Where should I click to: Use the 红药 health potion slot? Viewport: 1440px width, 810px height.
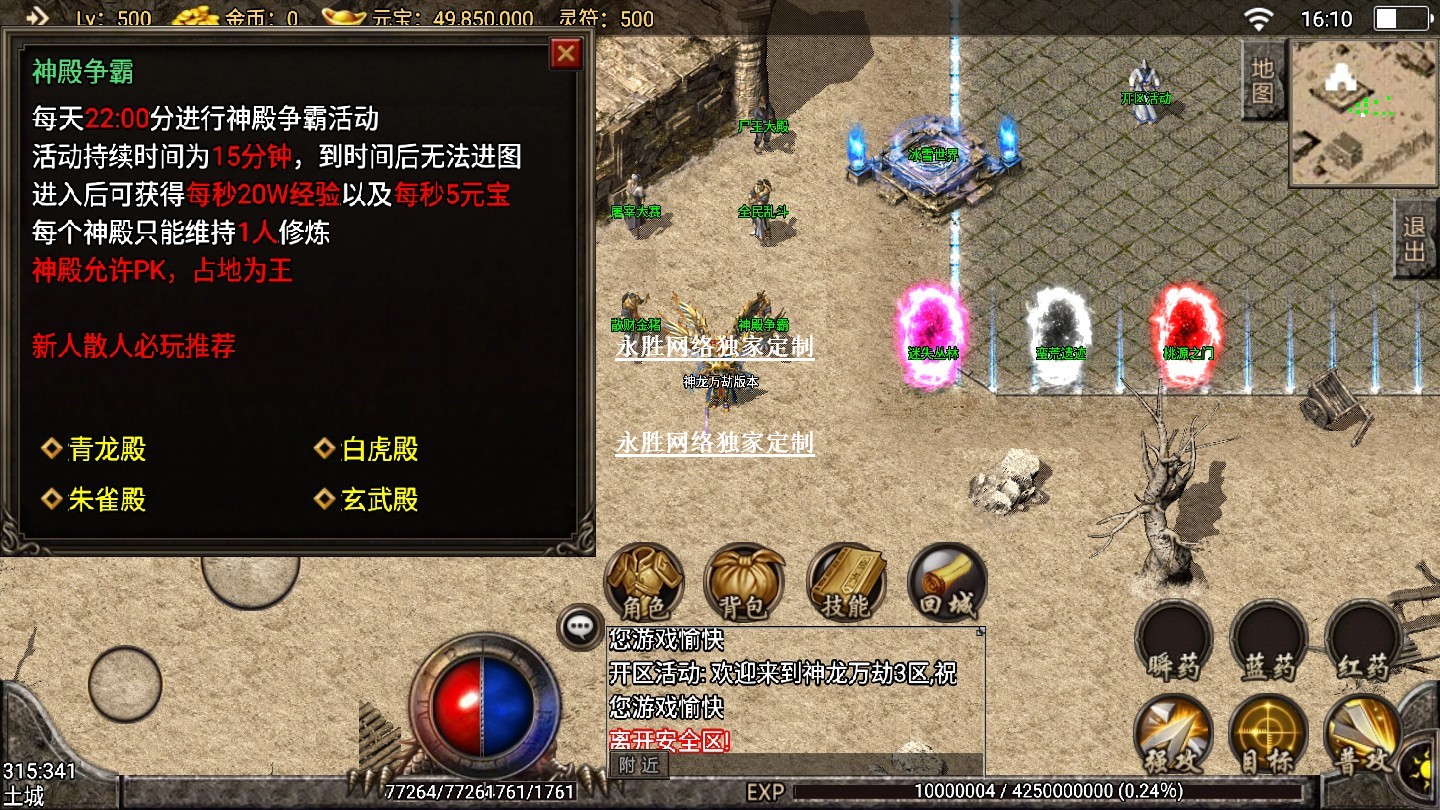(1364, 641)
